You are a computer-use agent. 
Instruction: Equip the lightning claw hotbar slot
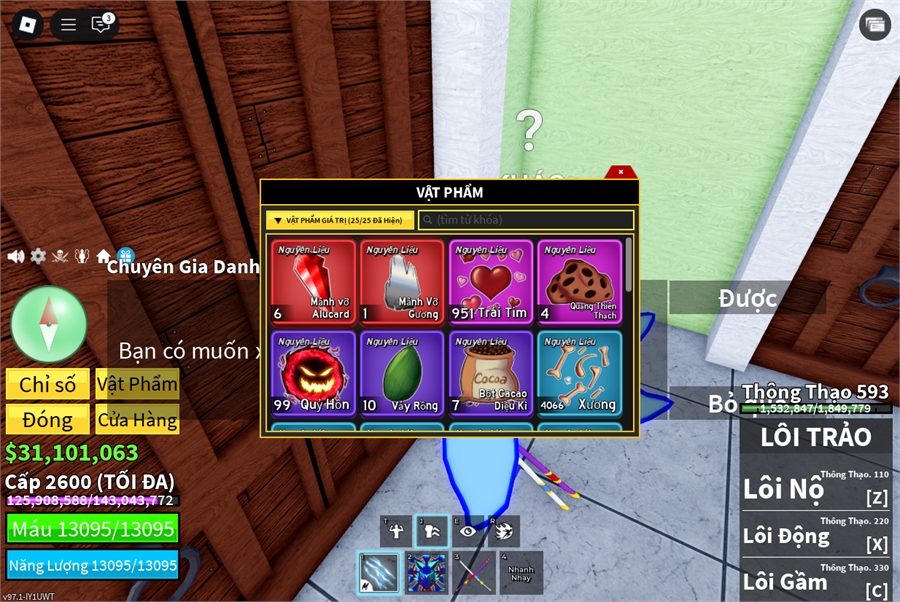(379, 573)
